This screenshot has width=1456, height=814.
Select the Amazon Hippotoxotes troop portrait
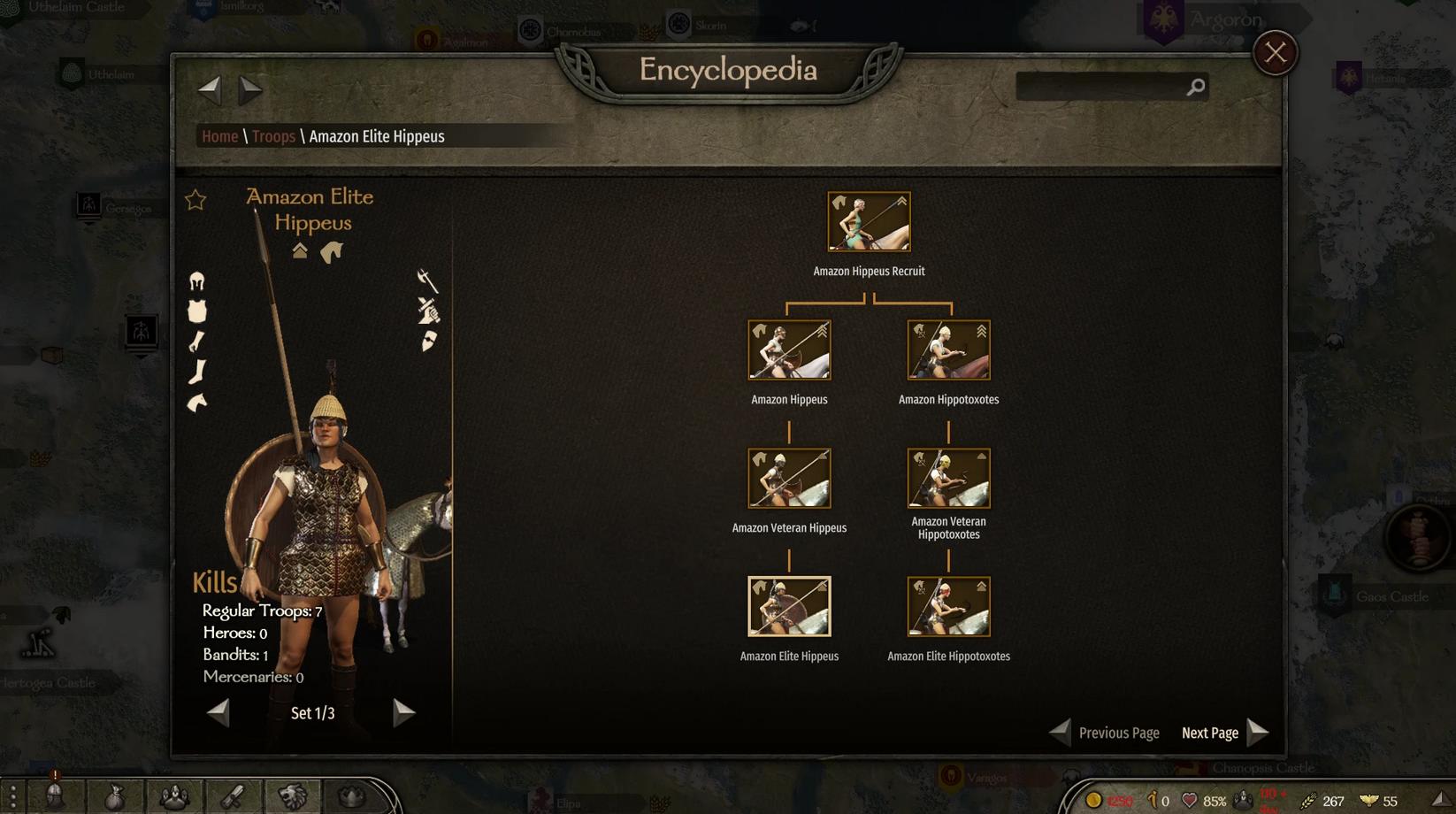[x=948, y=350]
